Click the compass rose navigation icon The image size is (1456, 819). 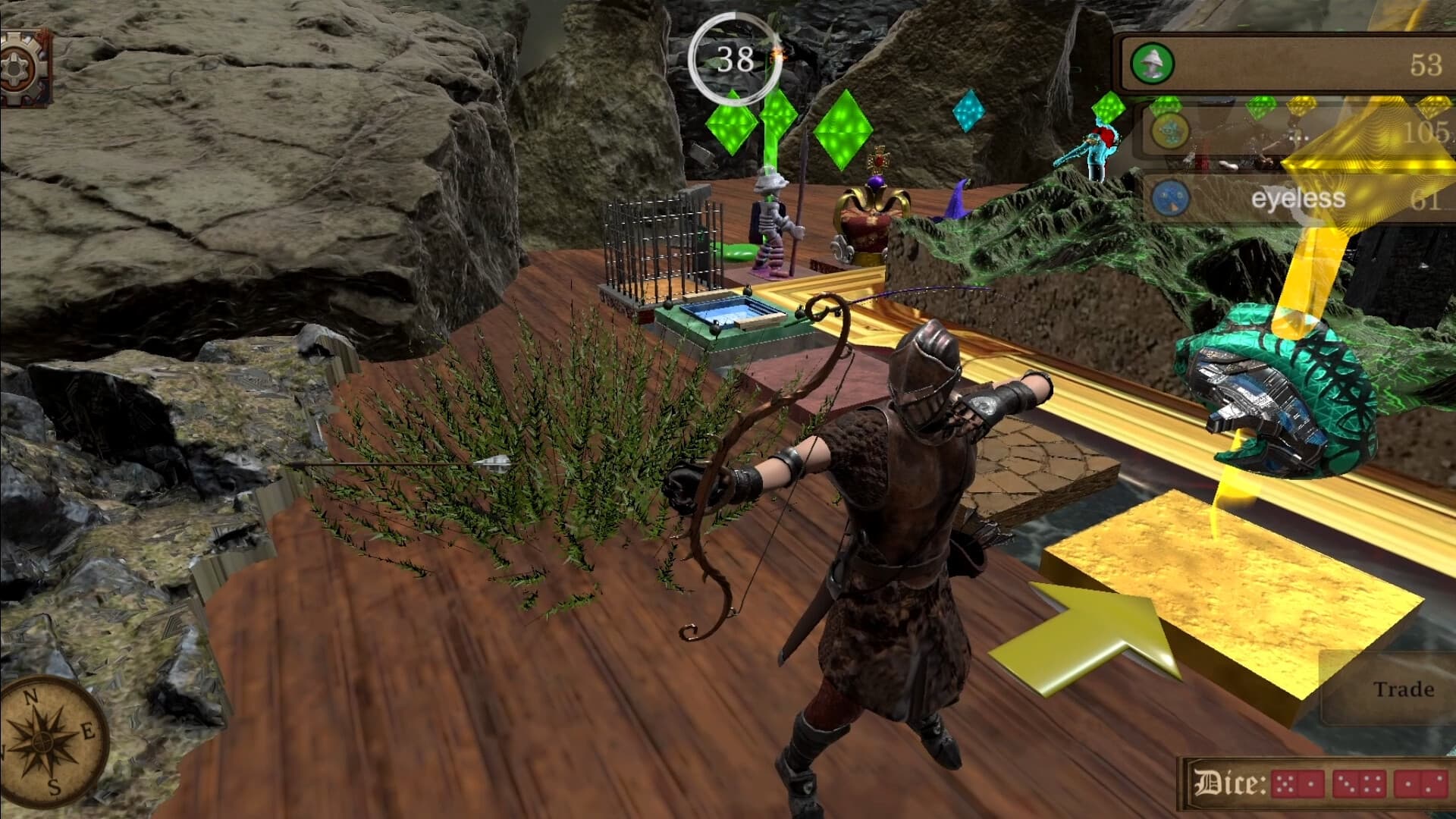42,739
